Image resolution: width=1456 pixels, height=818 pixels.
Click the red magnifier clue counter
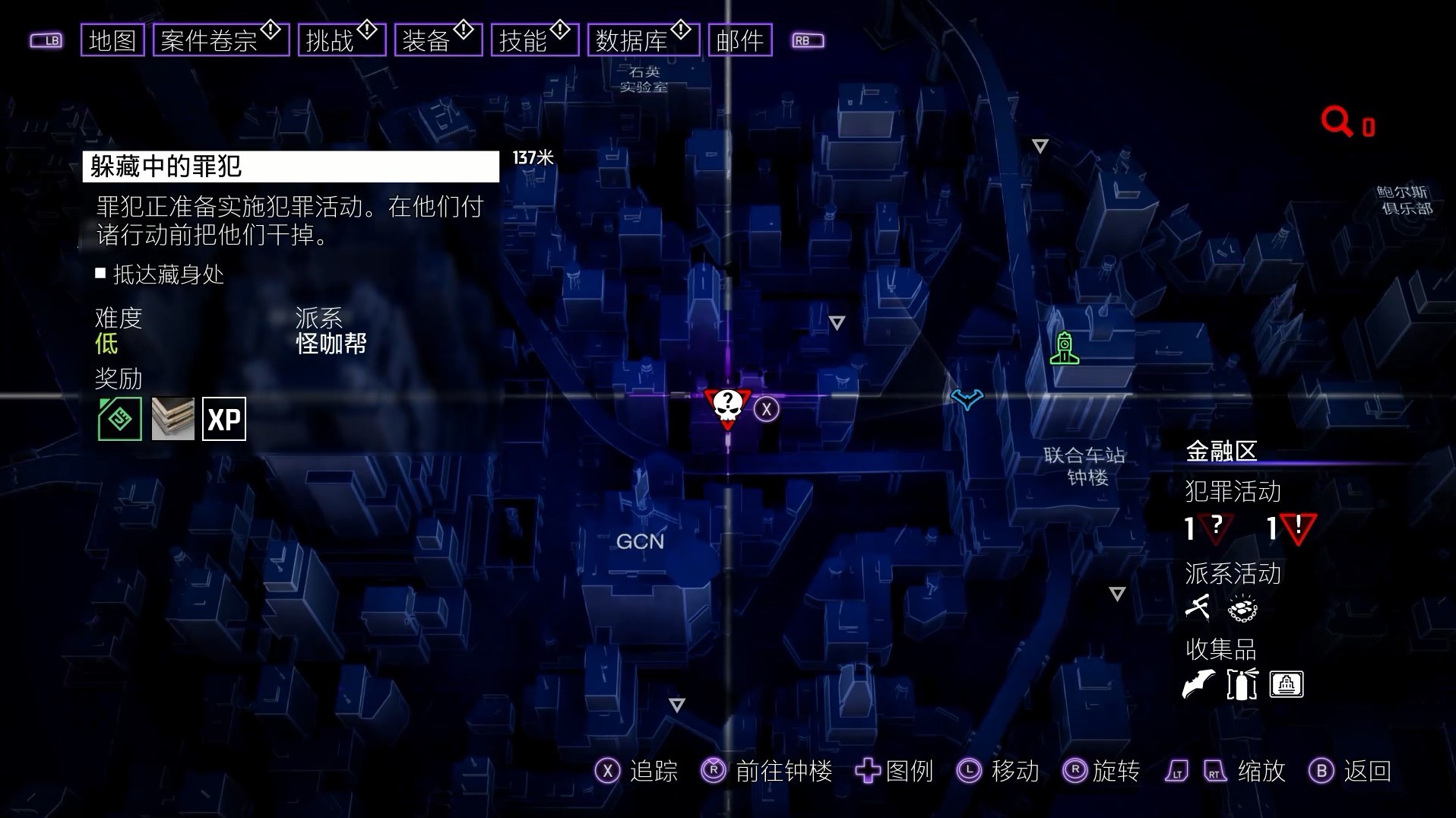tap(1347, 123)
